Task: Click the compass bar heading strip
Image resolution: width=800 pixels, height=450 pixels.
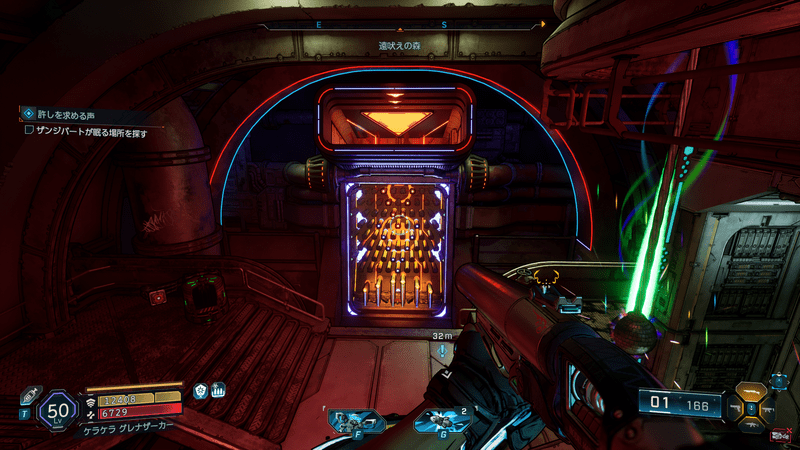Action: [400, 22]
